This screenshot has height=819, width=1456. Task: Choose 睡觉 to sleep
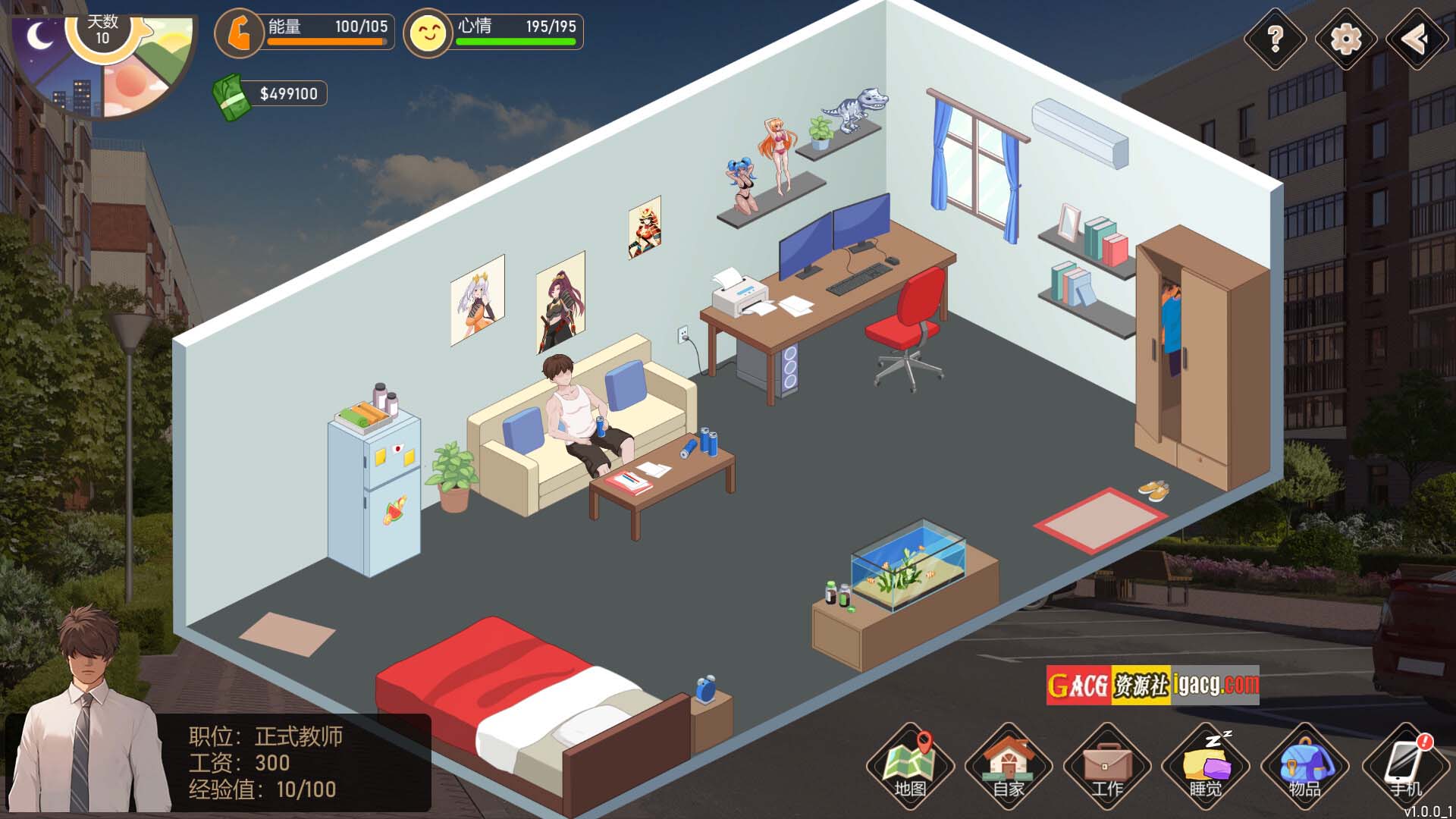click(x=1206, y=766)
